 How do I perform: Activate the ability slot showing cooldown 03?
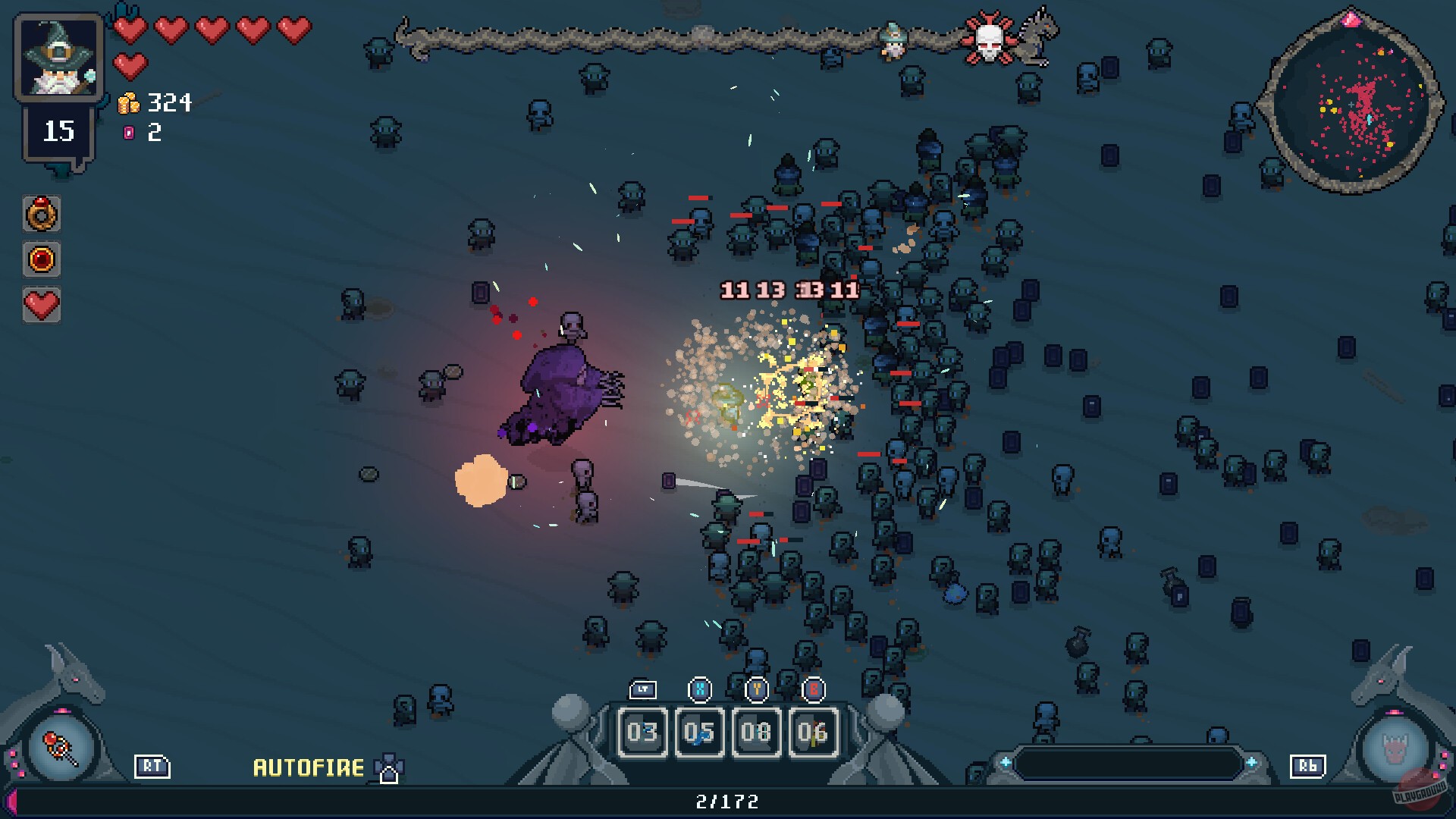click(x=642, y=732)
